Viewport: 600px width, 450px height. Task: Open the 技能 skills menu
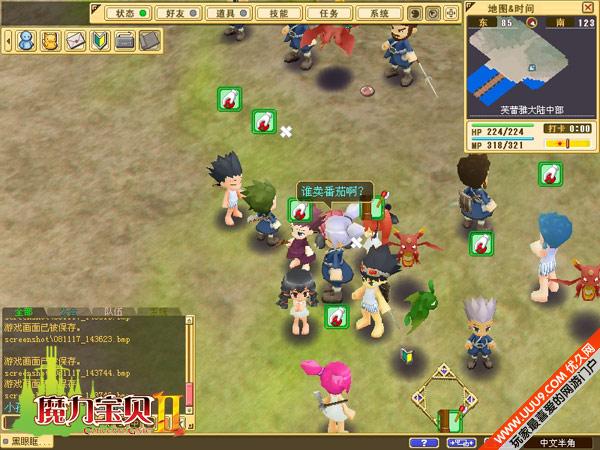tap(273, 14)
